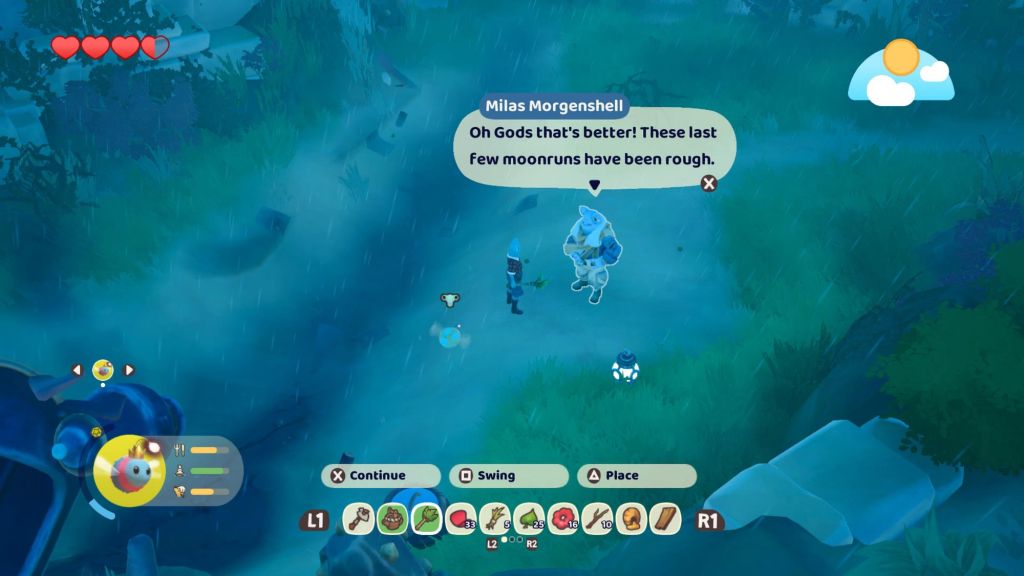Select the red flower stack of 16
Viewport: 1024px width, 576px height.
pos(563,519)
